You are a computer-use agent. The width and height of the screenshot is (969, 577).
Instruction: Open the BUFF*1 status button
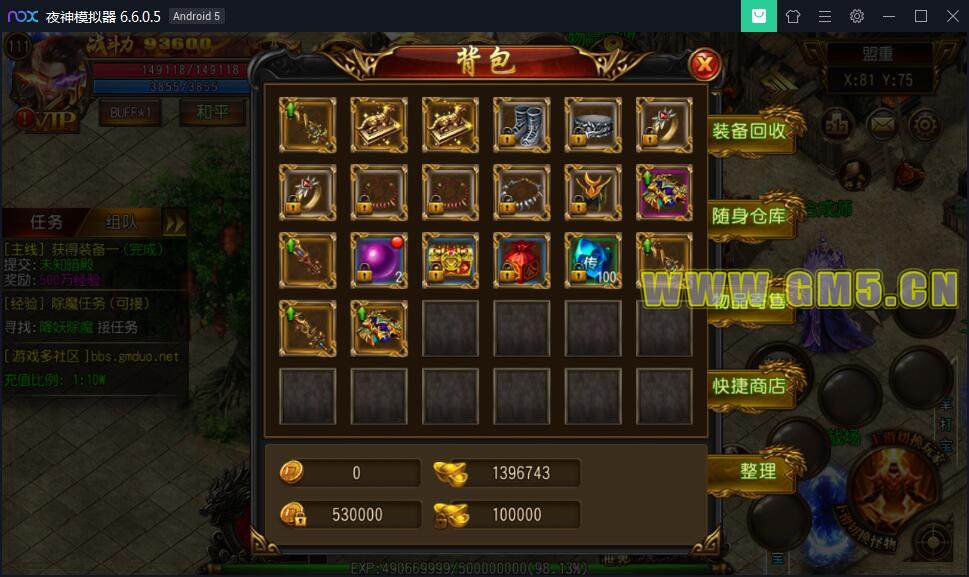[130, 112]
